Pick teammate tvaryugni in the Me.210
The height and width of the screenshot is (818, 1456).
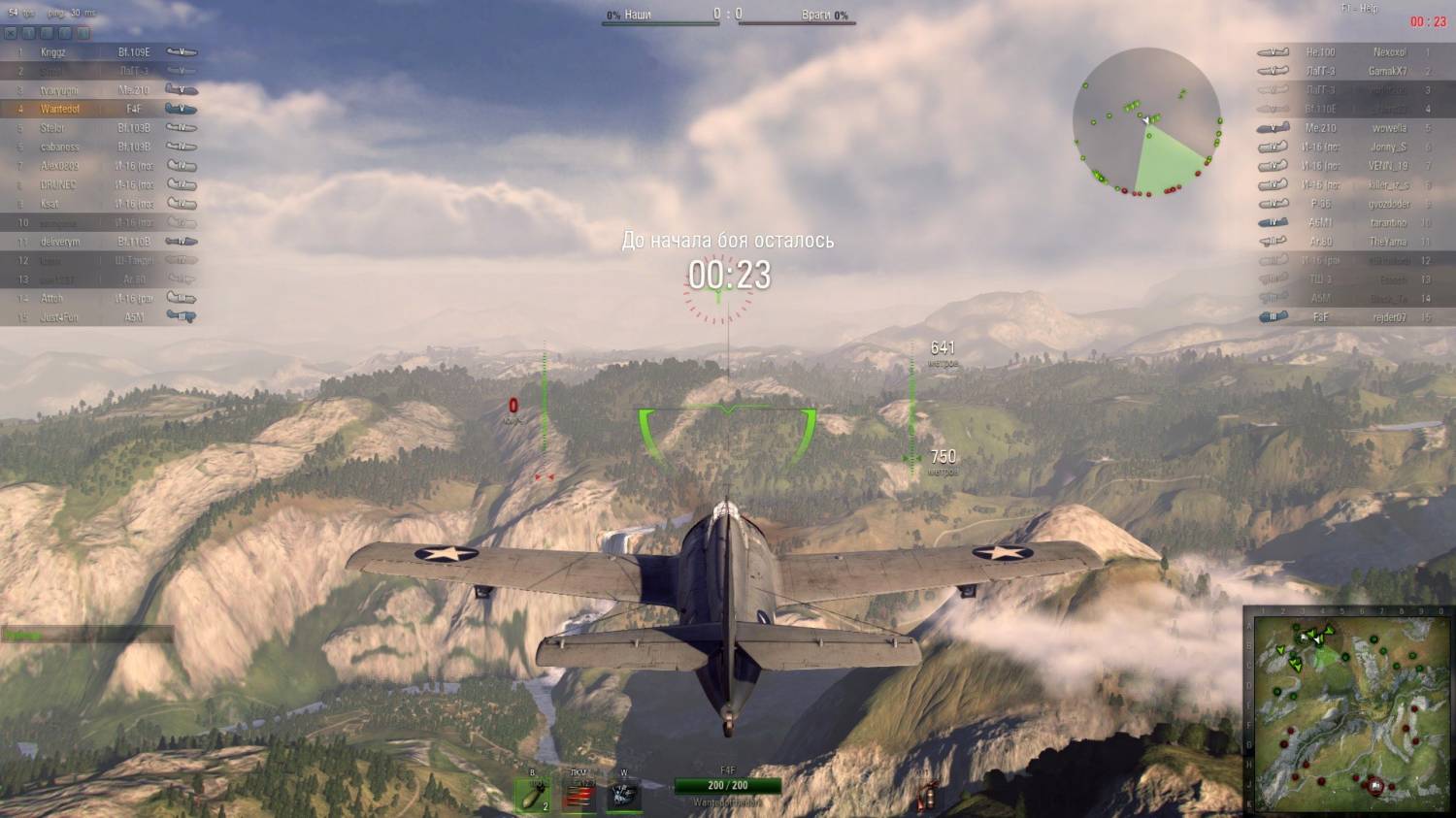tap(97, 90)
